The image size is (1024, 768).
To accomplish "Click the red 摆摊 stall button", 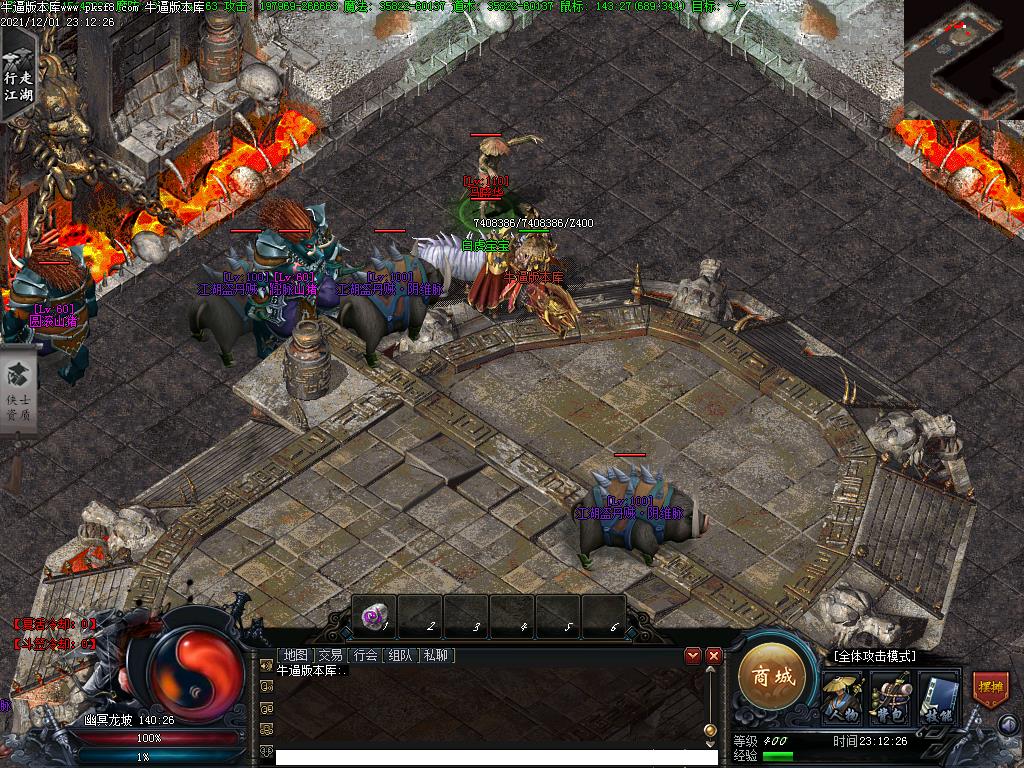I will pos(990,690).
